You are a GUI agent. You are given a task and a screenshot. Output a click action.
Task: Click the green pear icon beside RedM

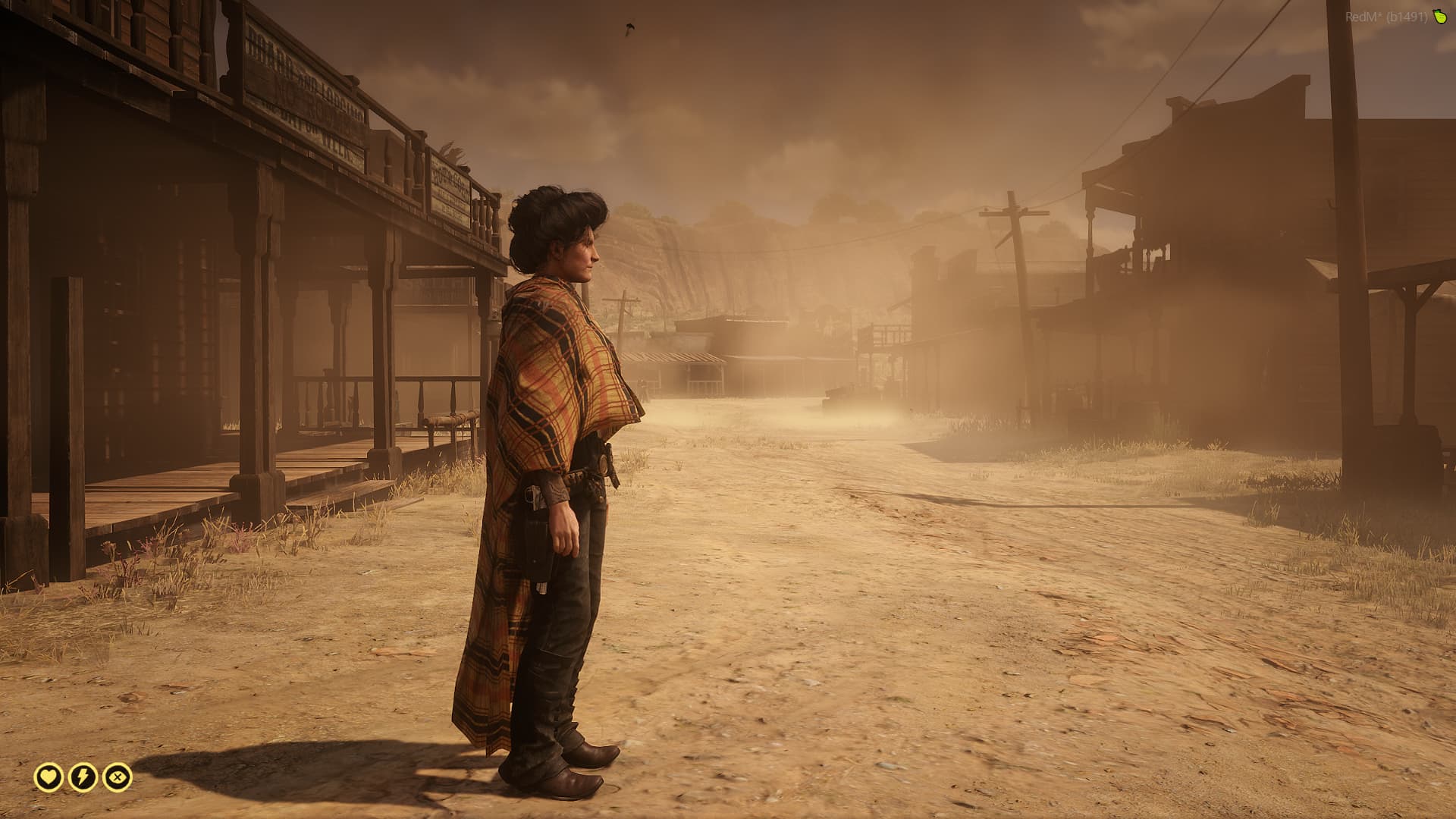(1439, 17)
